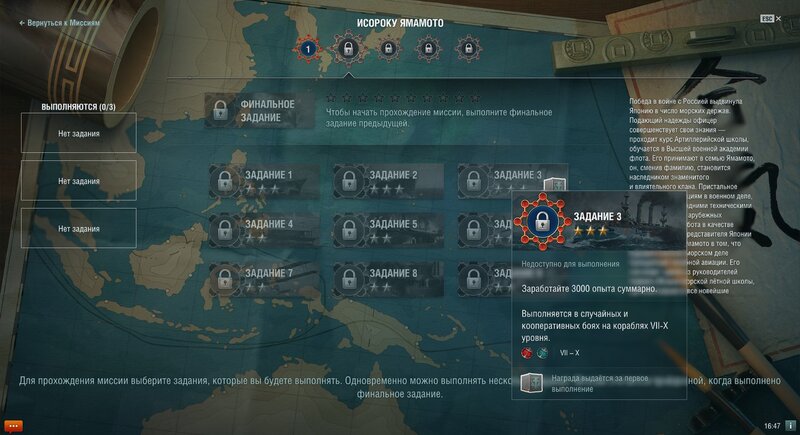Pick the Задание 5 tile
Viewport: 800px width, 435px height.
[x=388, y=229]
